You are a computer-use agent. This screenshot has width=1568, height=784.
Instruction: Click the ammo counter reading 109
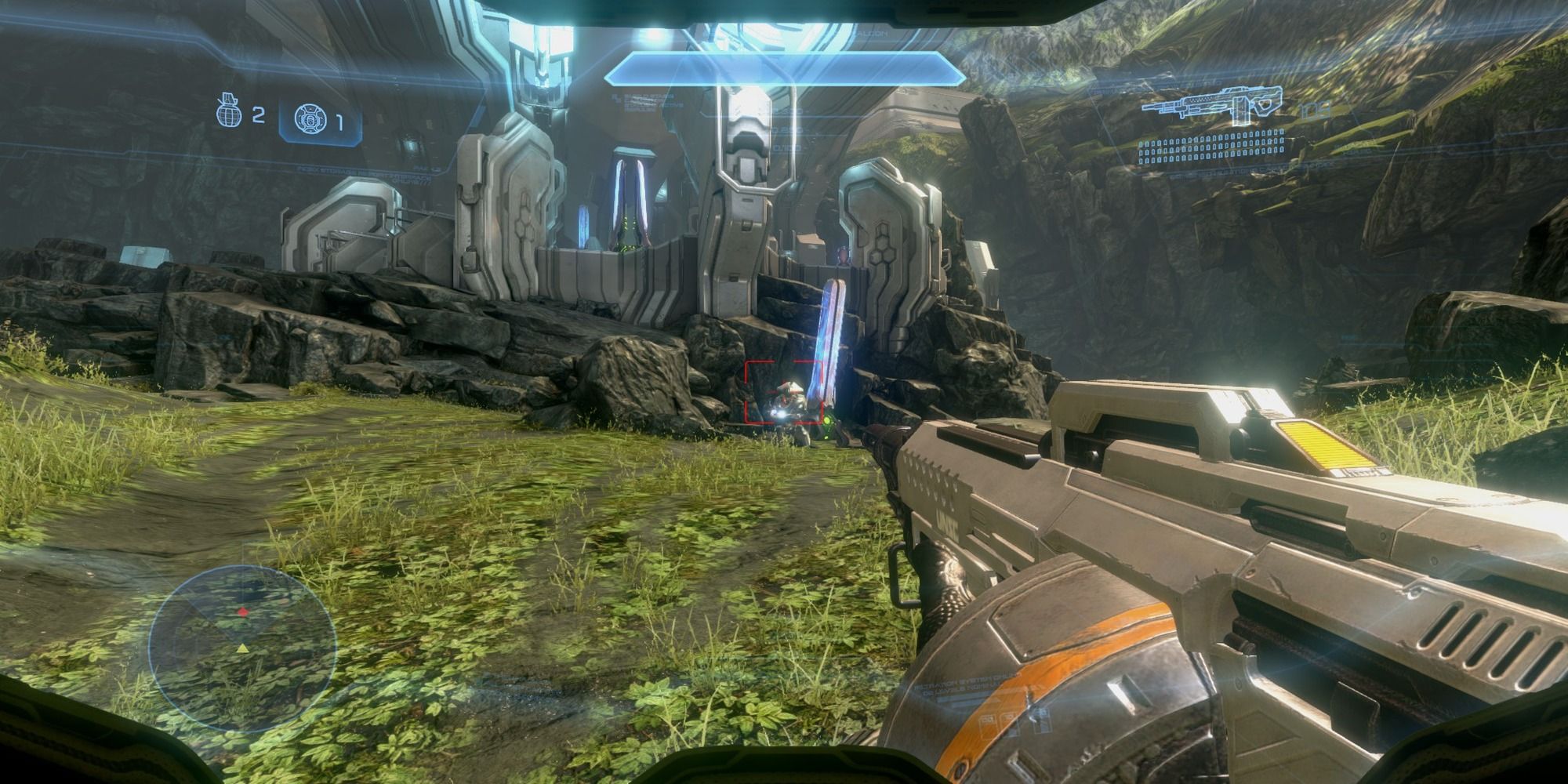[1314, 111]
